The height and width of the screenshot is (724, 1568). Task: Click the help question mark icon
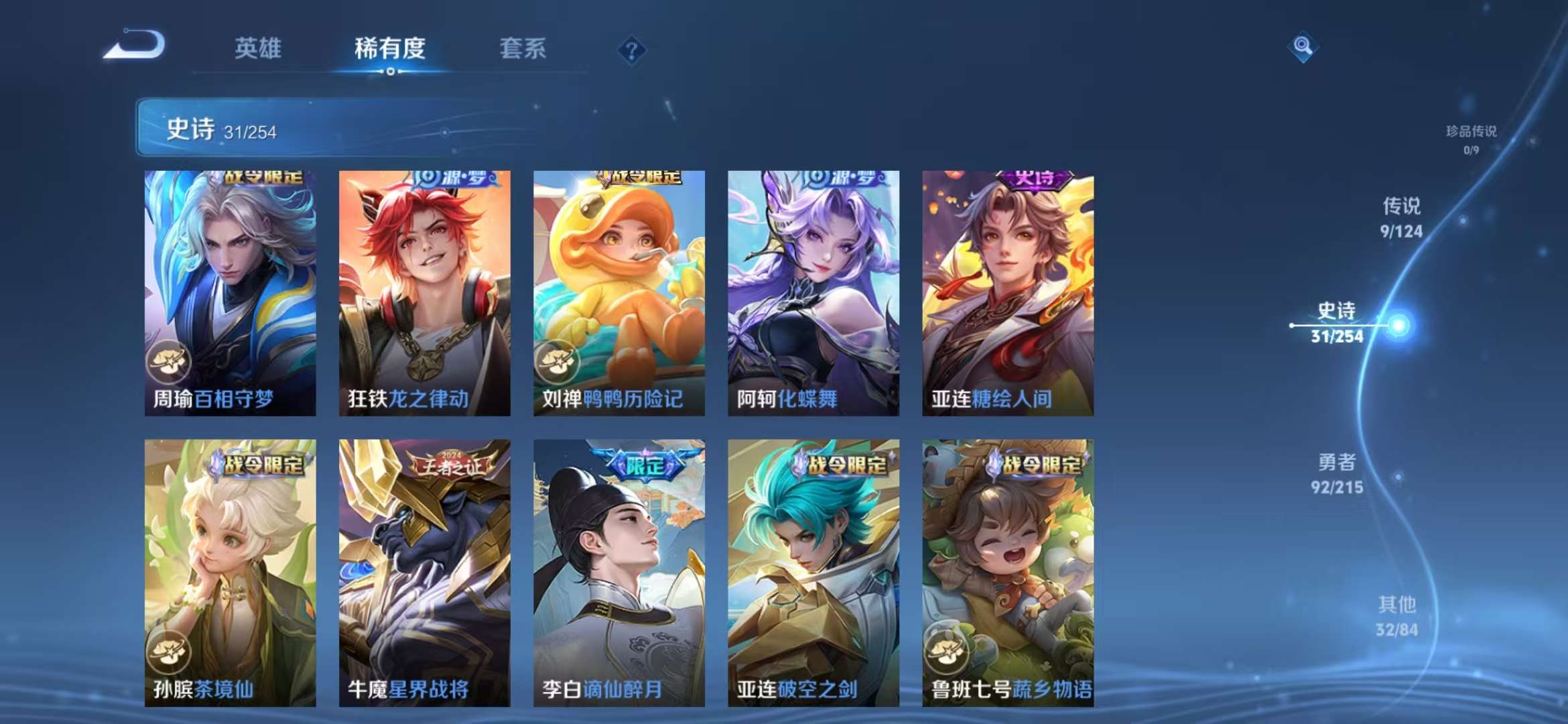(633, 50)
